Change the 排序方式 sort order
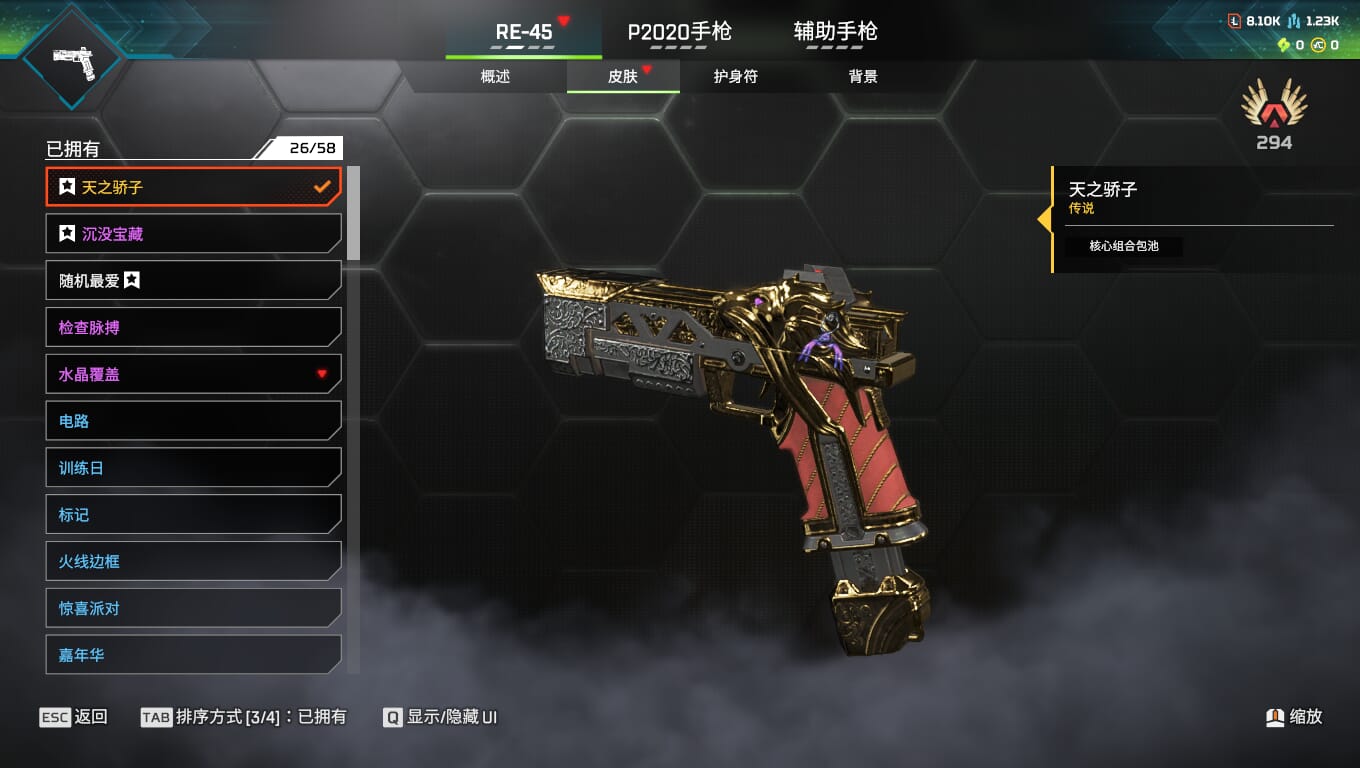Image resolution: width=1360 pixels, height=768 pixels. click(x=244, y=717)
